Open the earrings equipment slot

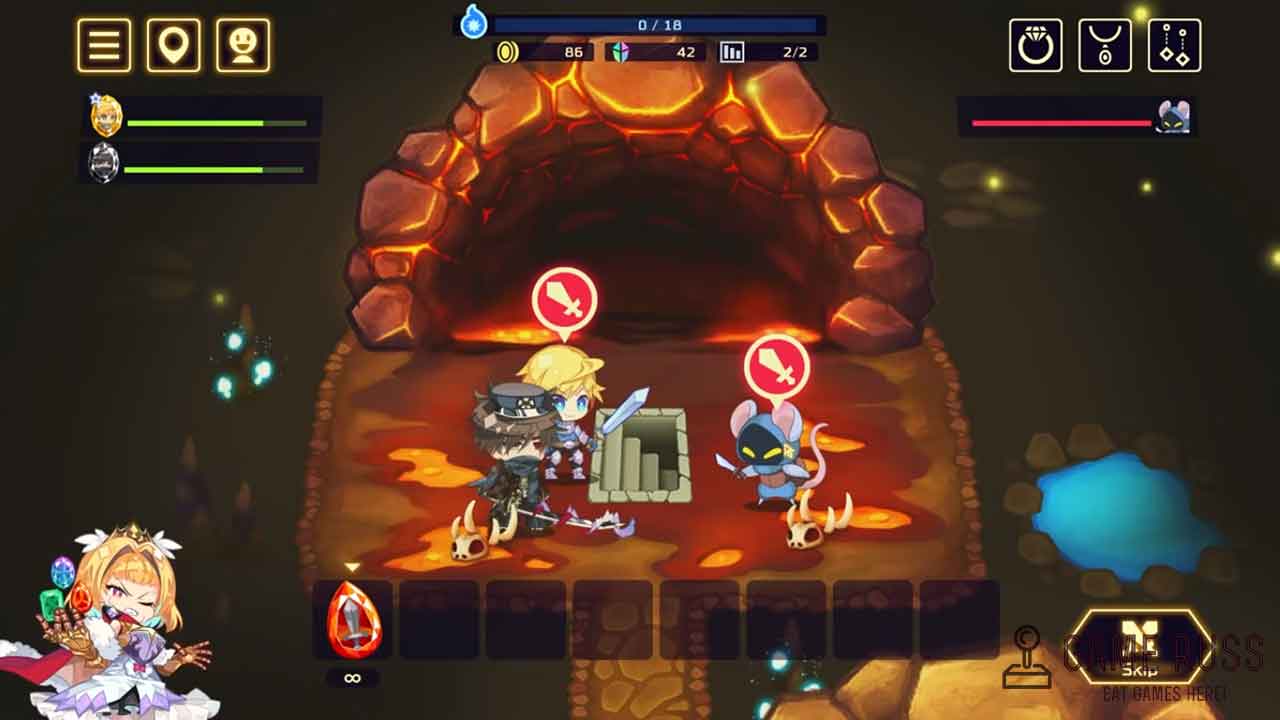click(x=1174, y=45)
